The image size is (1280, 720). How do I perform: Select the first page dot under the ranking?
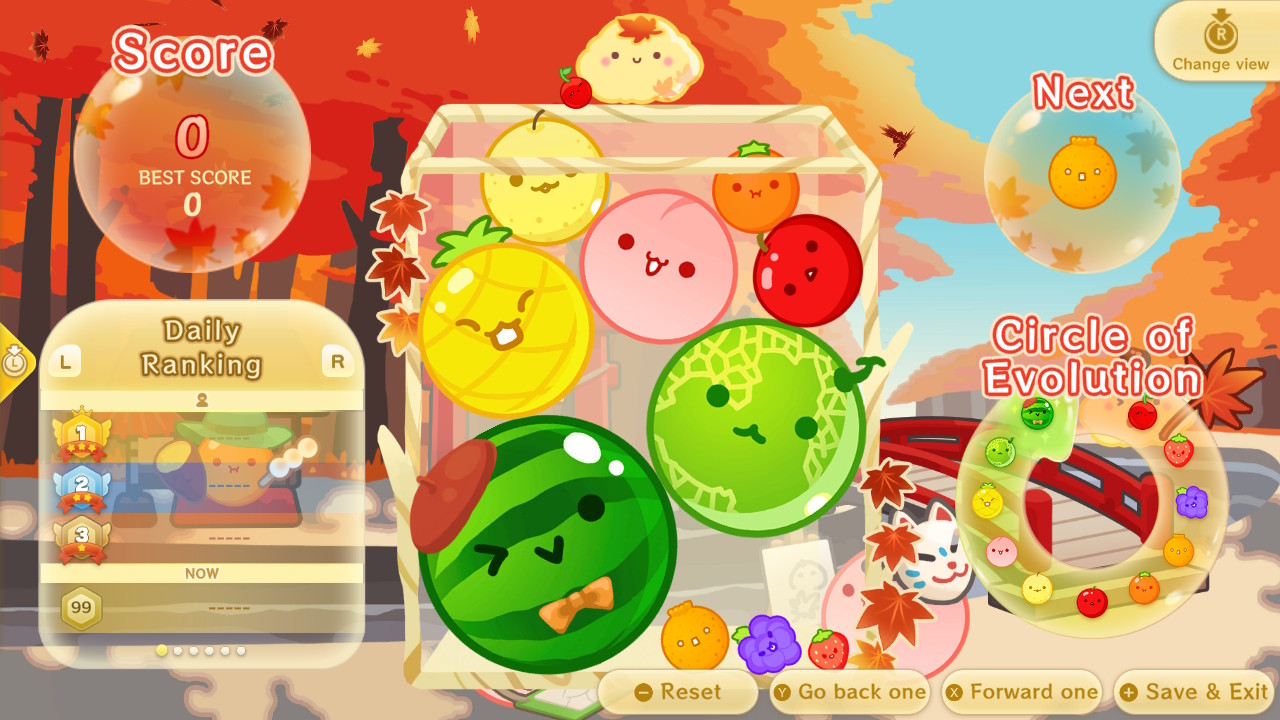point(160,650)
